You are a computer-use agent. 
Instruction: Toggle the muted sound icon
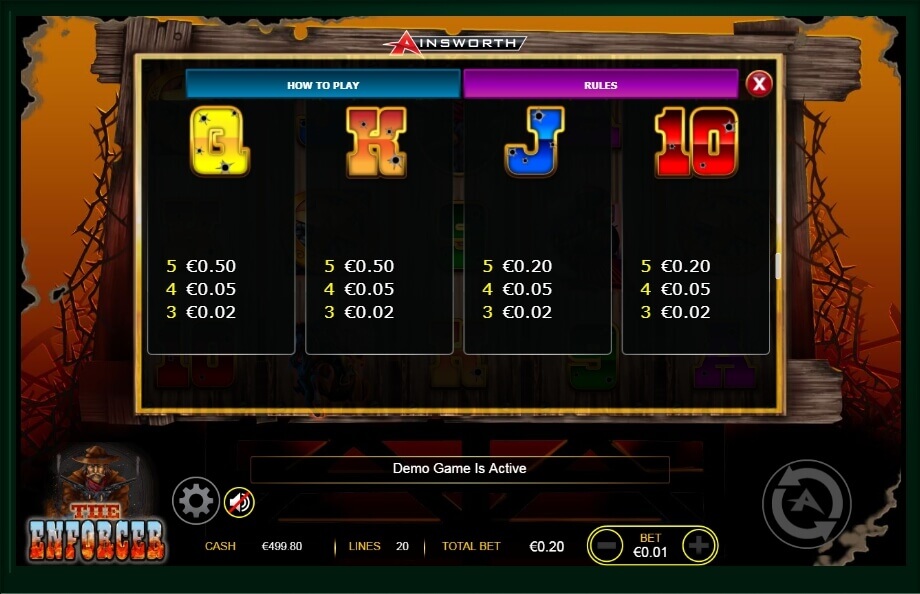239,500
